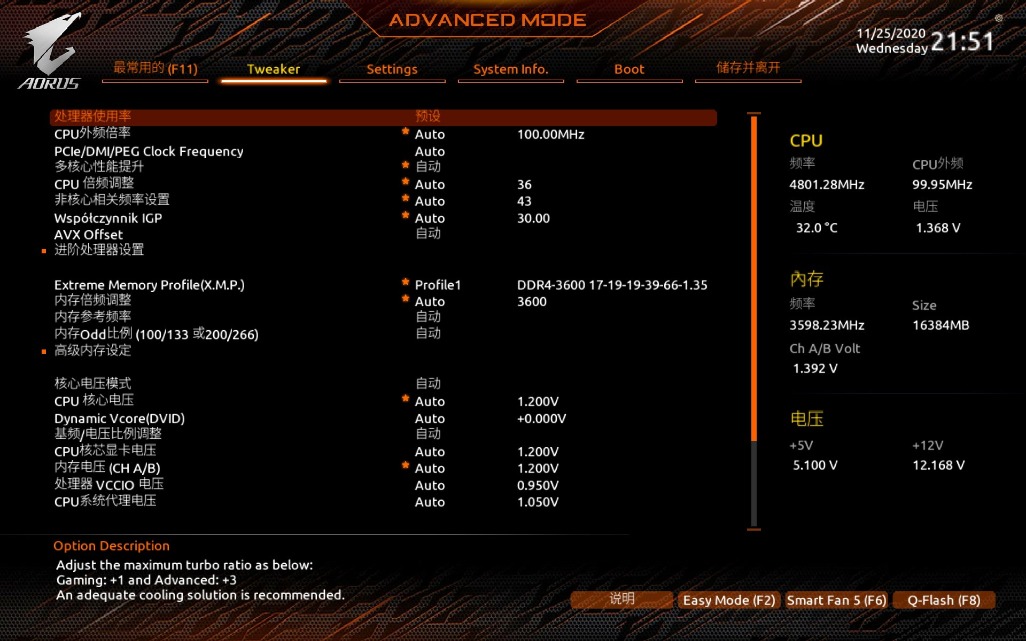The width and height of the screenshot is (1026, 641).
Task: Launch Q-Flash (F8) utility
Action: pos(943,600)
